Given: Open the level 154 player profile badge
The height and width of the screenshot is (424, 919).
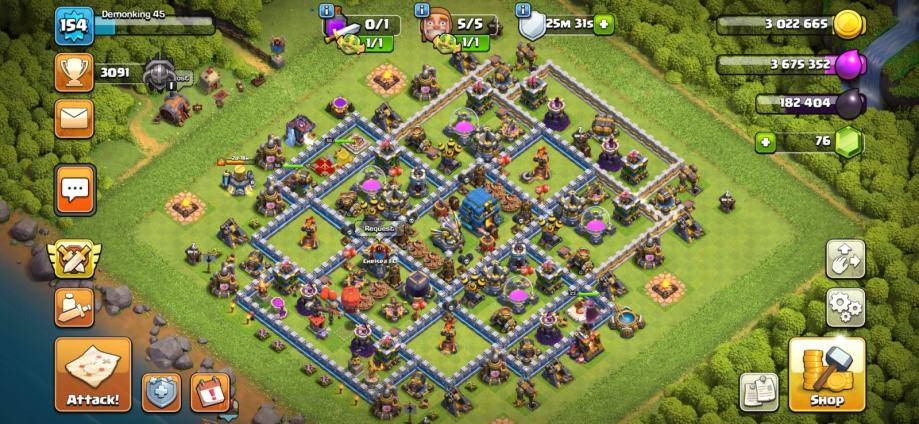Looking at the screenshot, I should click(x=72, y=25).
